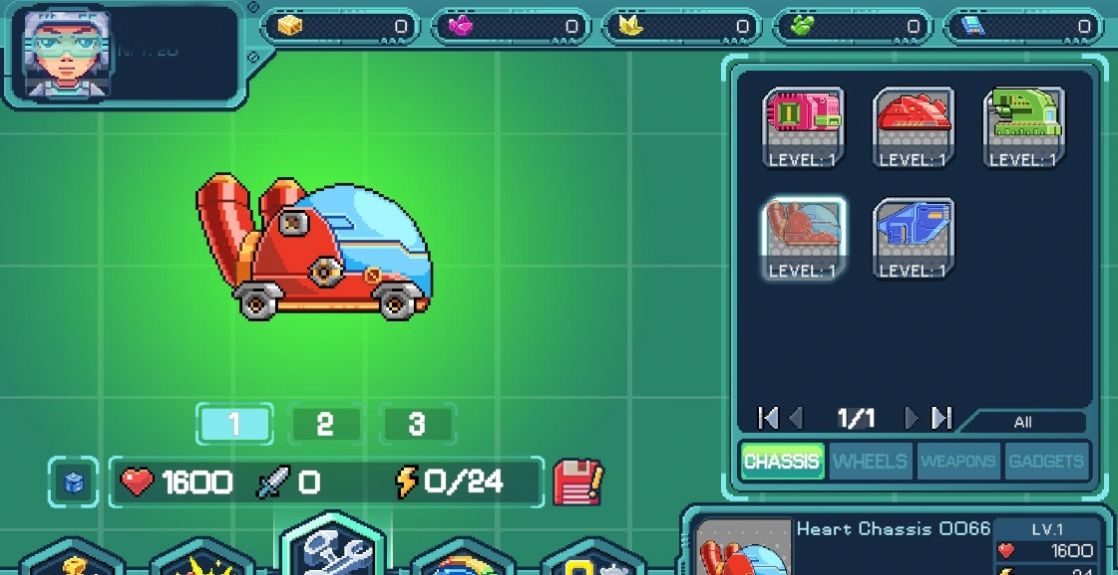Select the pink chassis part
1118x575 pixels.
pyautogui.click(x=804, y=127)
